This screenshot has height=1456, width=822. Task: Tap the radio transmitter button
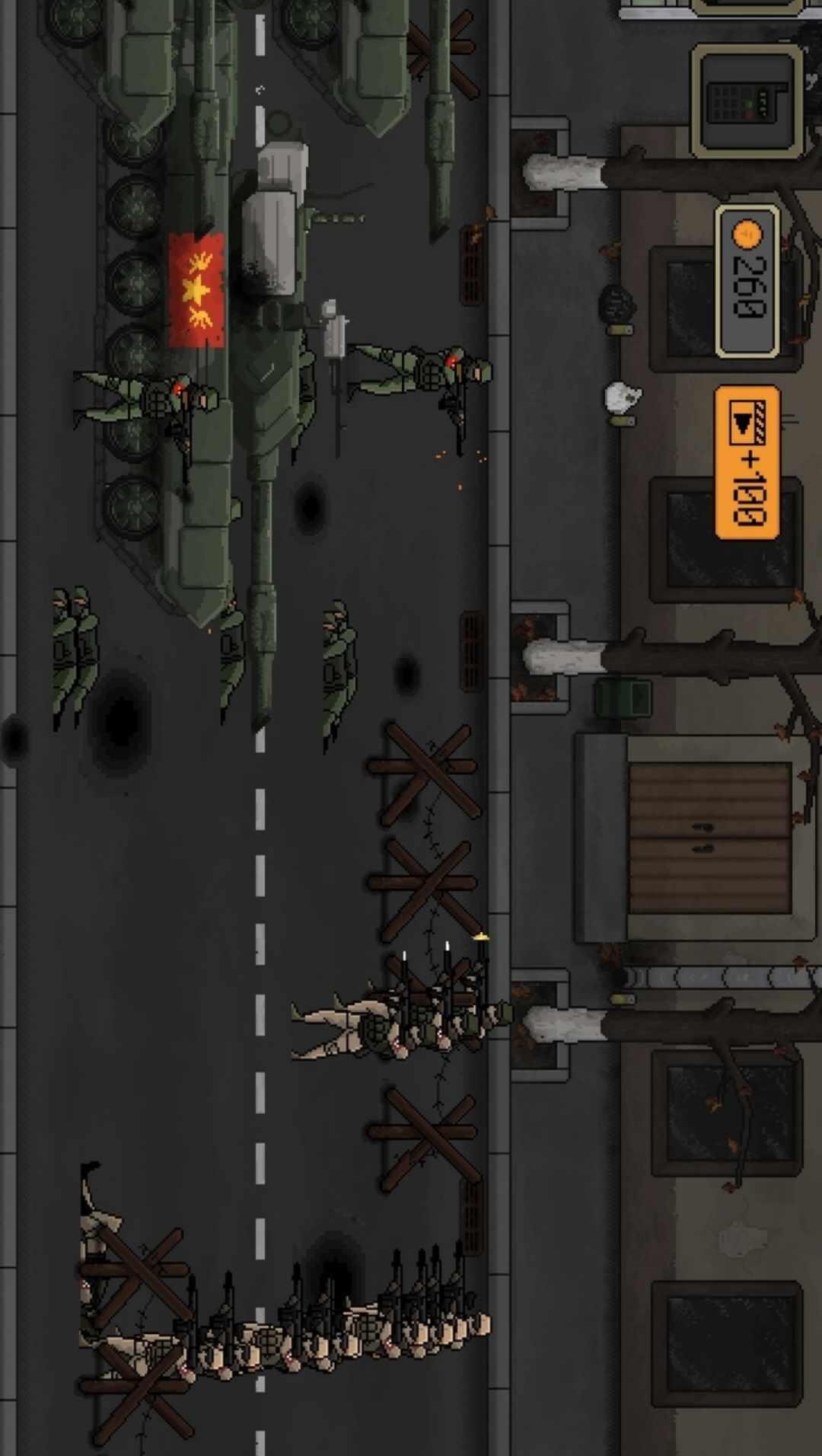(x=747, y=101)
